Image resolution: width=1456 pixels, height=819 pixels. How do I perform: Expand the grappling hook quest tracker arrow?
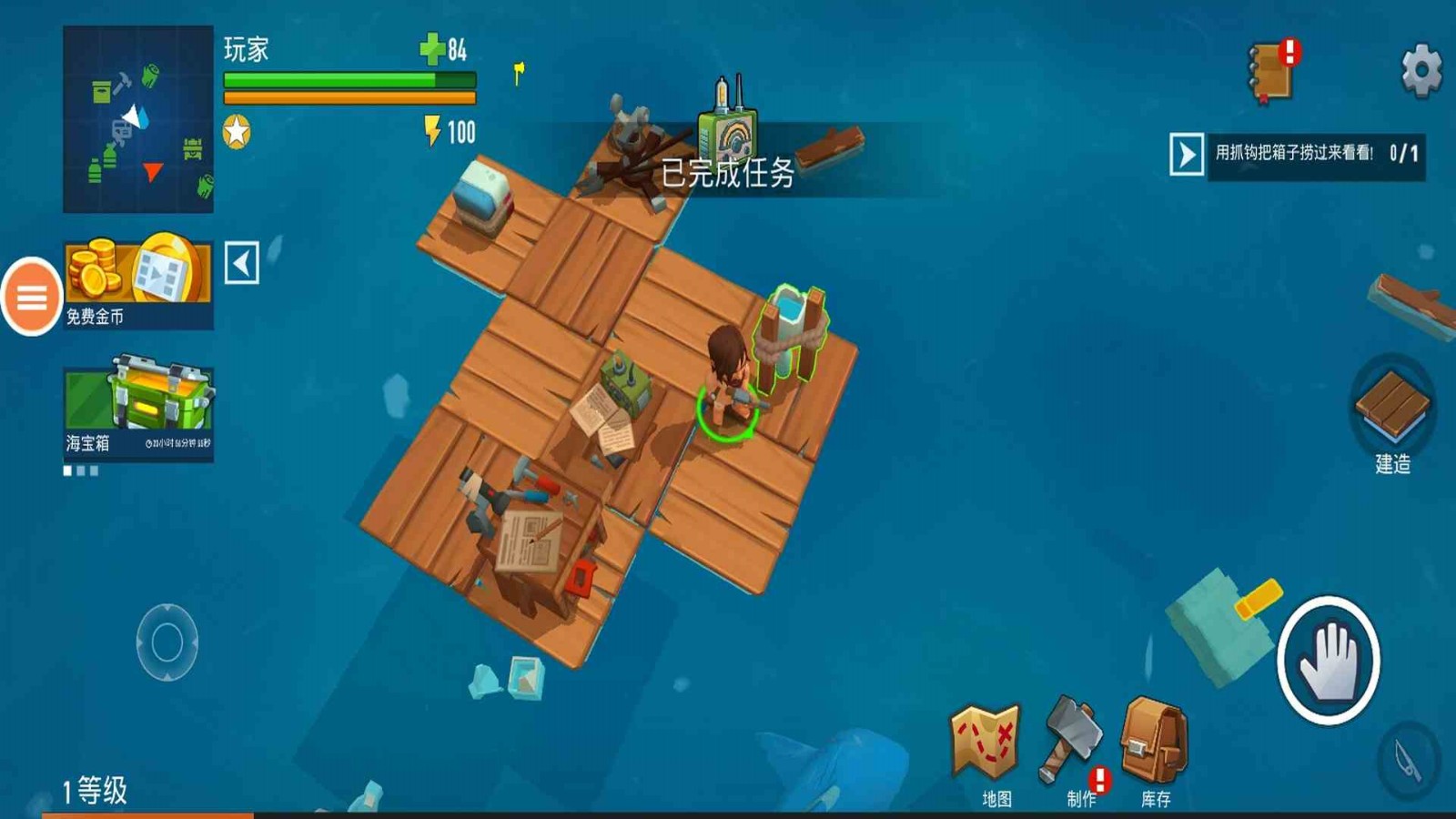pos(1186,155)
